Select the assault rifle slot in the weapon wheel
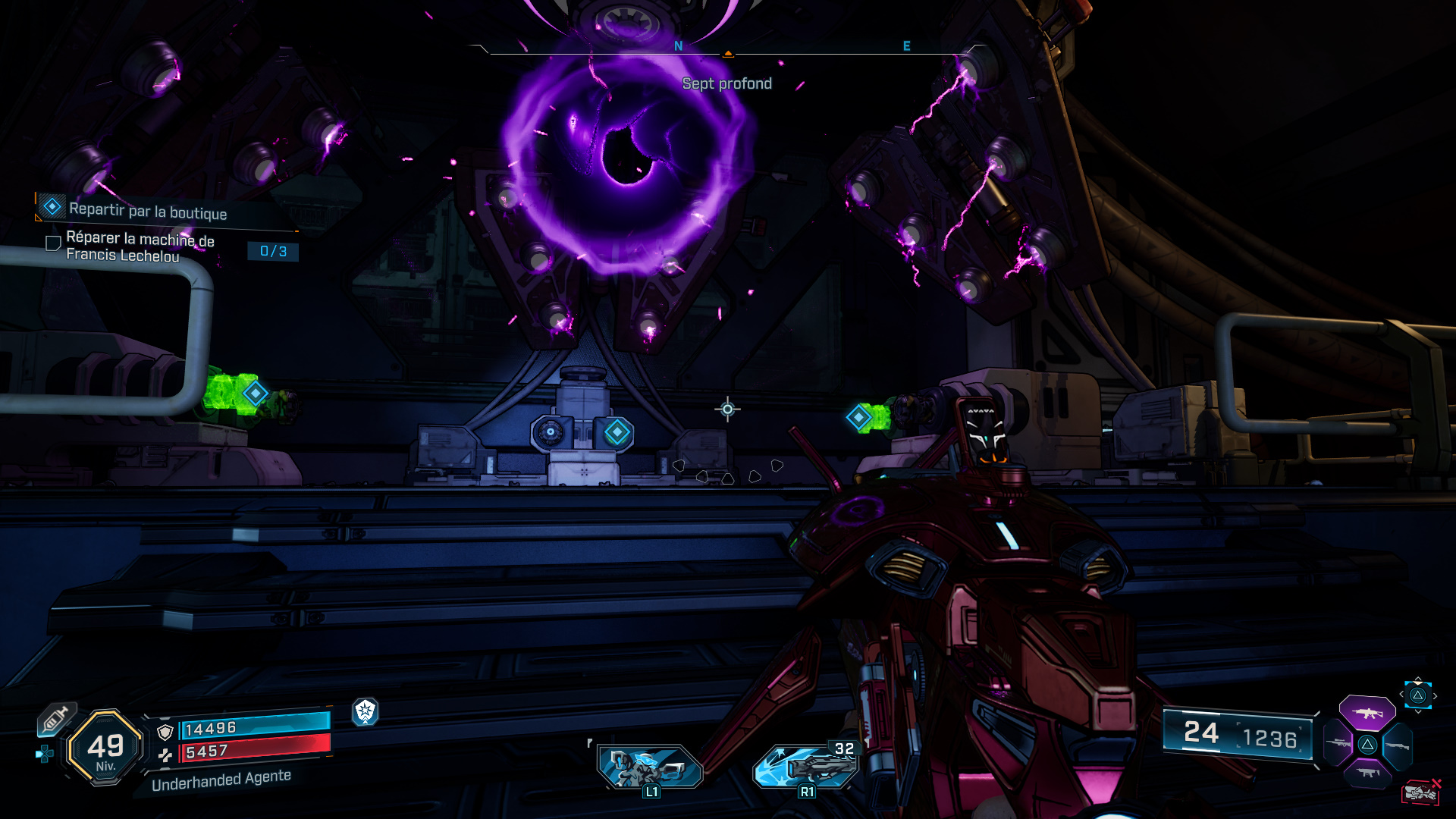The width and height of the screenshot is (1456, 819). [x=1367, y=713]
